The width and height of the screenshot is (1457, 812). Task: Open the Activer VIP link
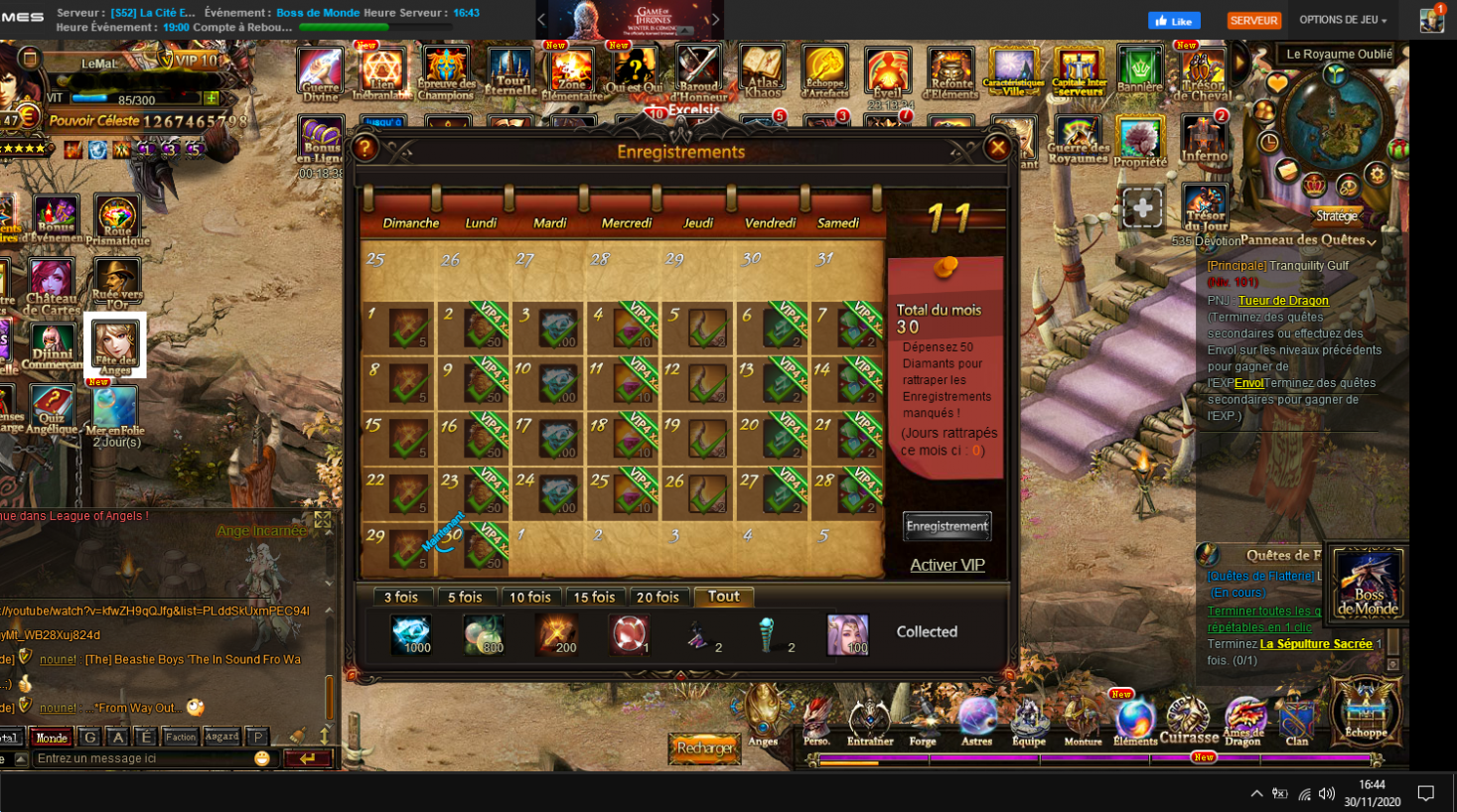point(947,565)
